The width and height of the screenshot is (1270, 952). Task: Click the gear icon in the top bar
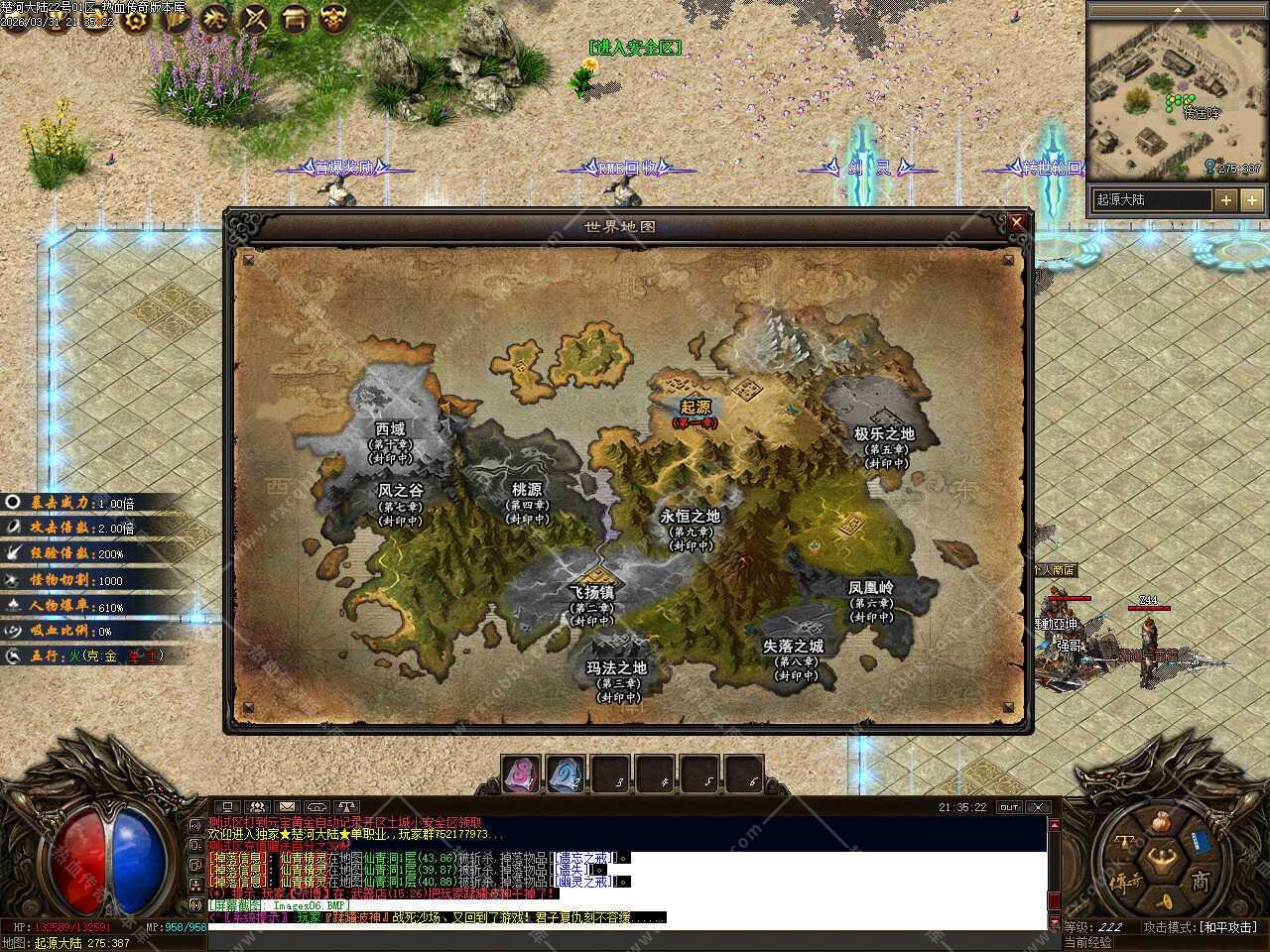click(134, 19)
